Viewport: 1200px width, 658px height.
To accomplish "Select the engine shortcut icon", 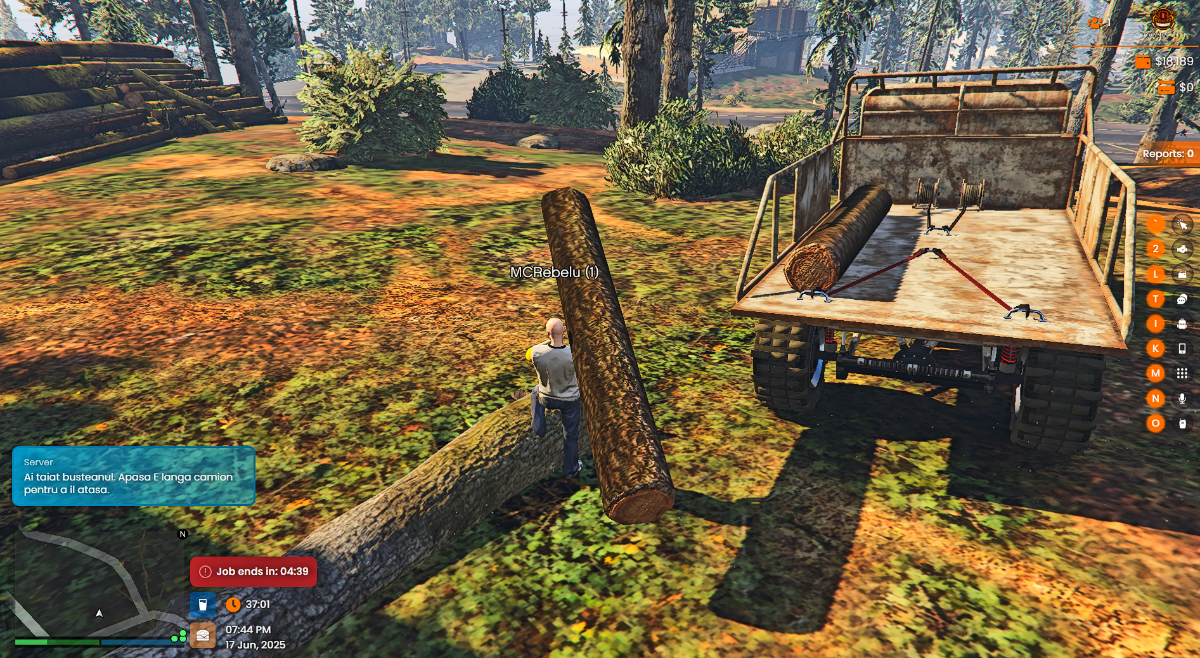I will [x=1182, y=248].
